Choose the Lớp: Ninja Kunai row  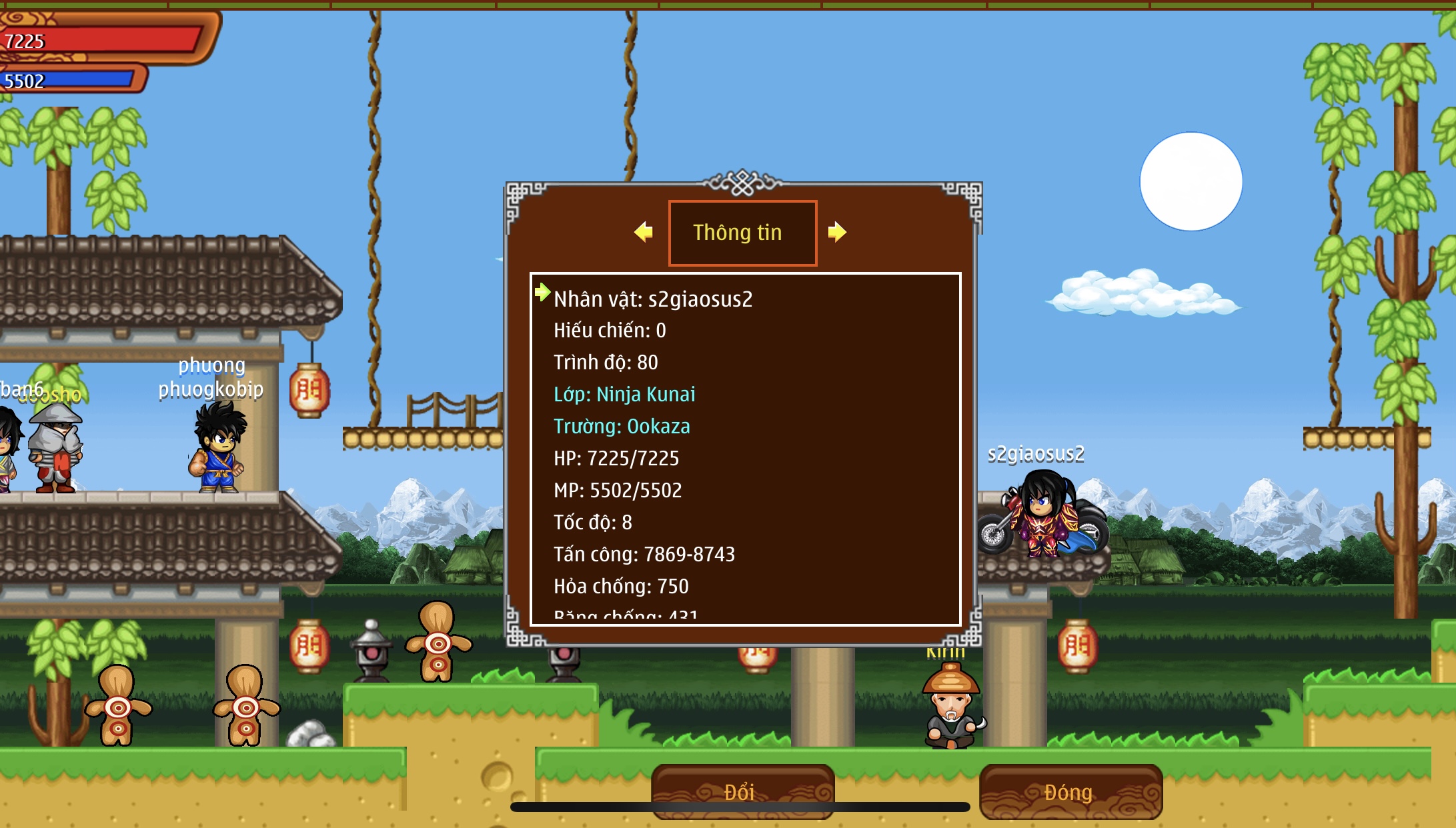[x=624, y=395]
